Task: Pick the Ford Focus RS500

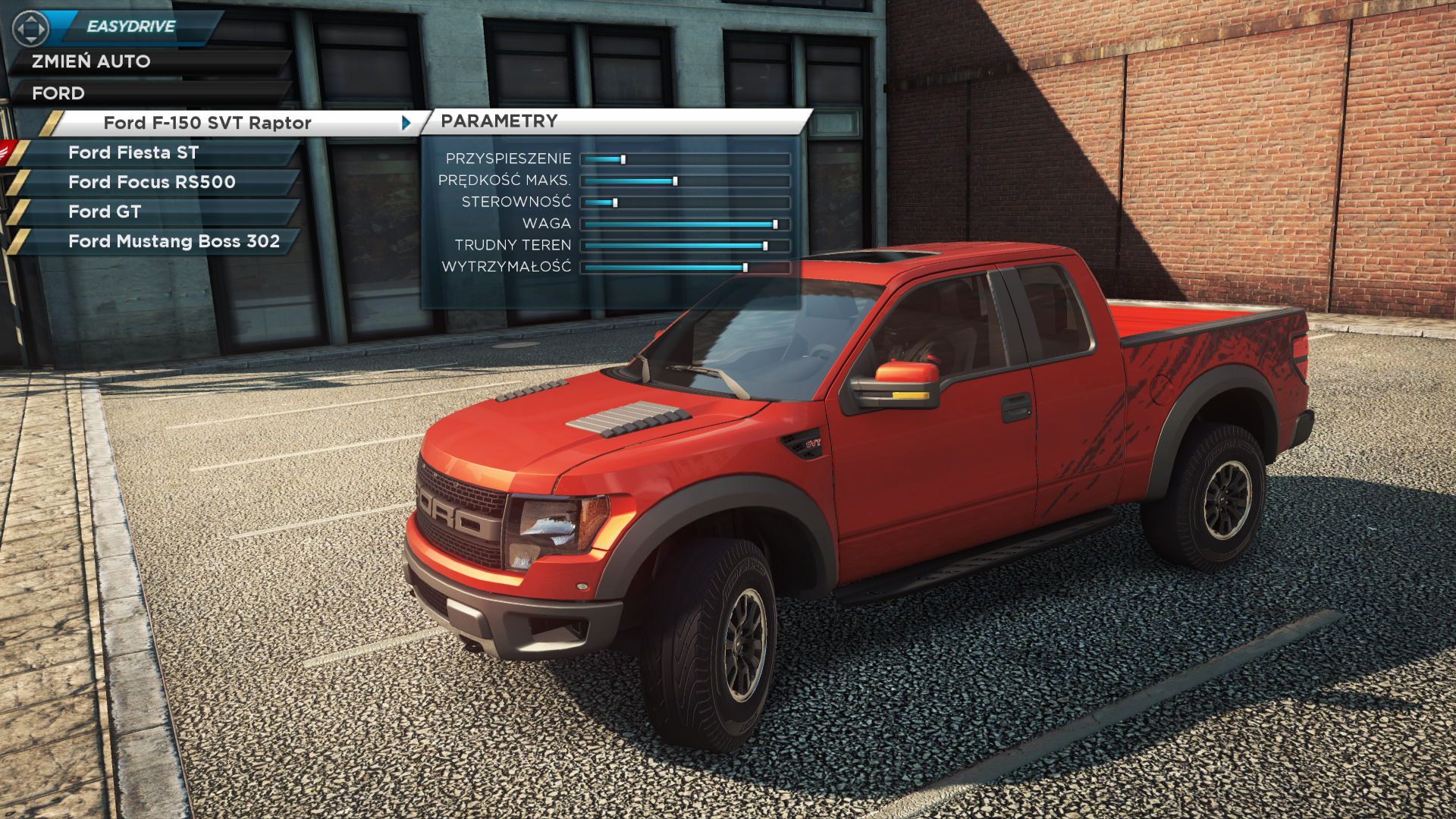Action: [152, 182]
